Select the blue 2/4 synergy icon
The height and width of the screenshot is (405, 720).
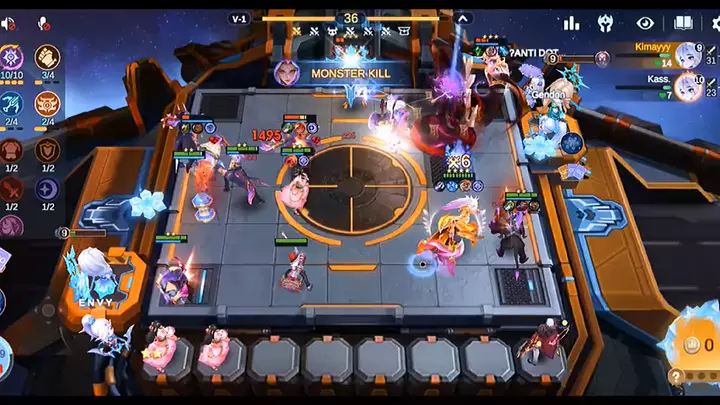(x=13, y=104)
